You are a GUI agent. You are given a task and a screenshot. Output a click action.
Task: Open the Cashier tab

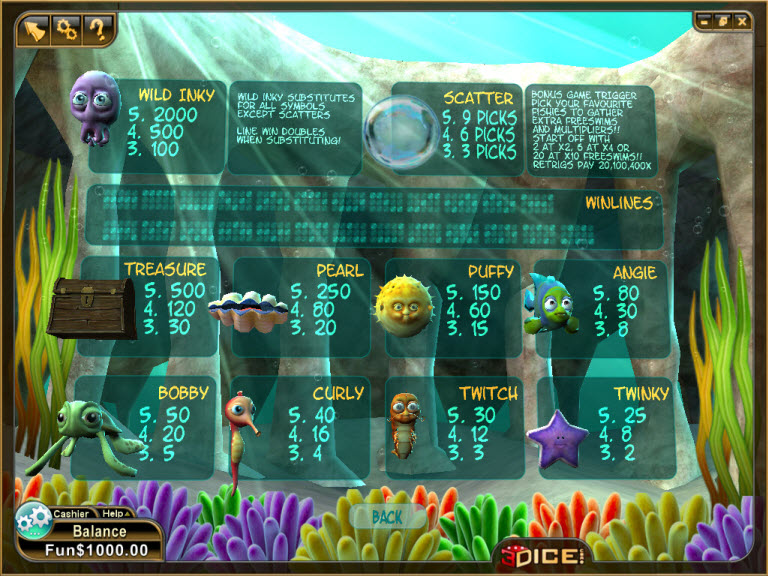(x=70, y=514)
